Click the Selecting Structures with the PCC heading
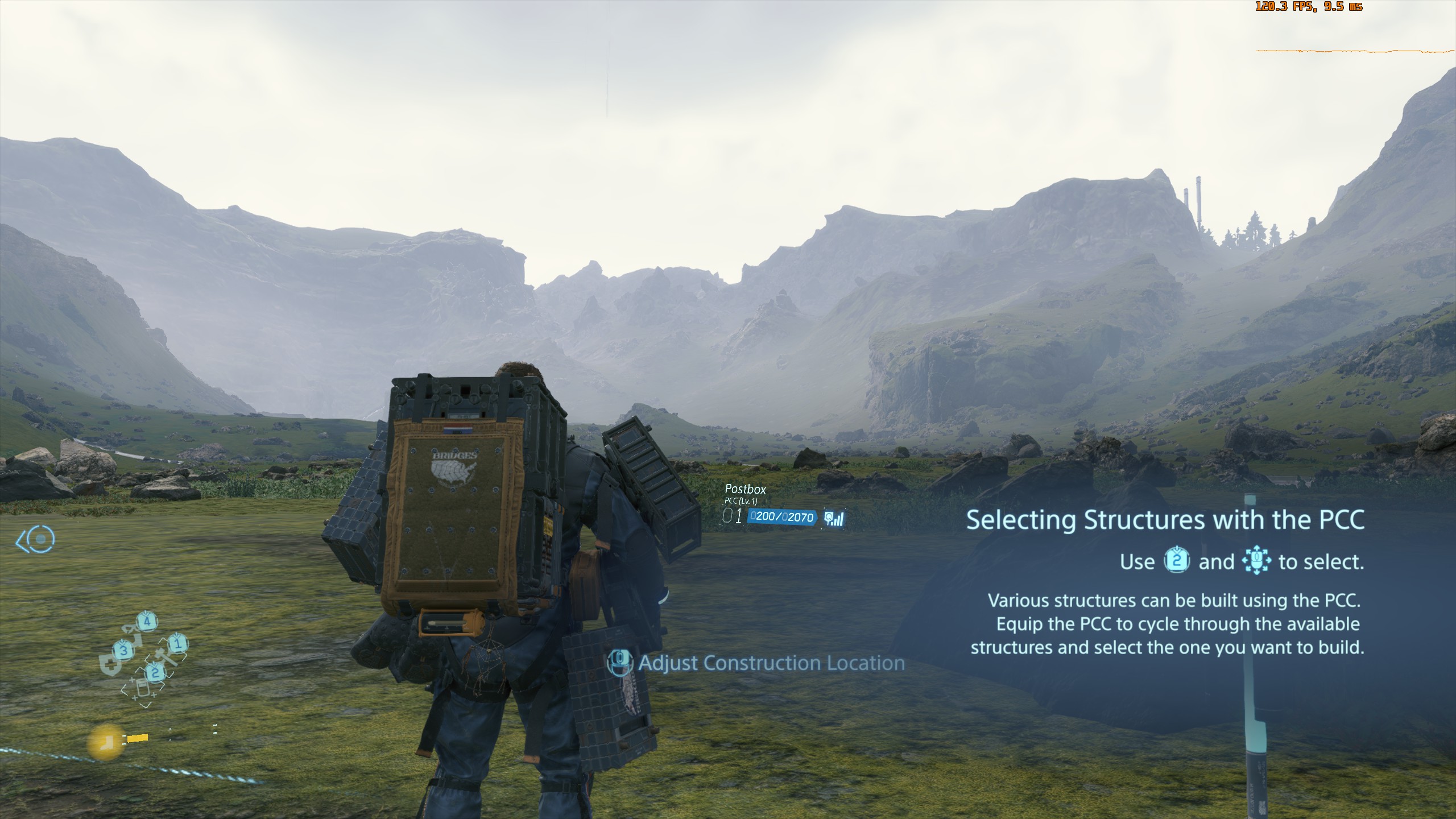Screen dimensions: 1456x819 (x=1165, y=520)
